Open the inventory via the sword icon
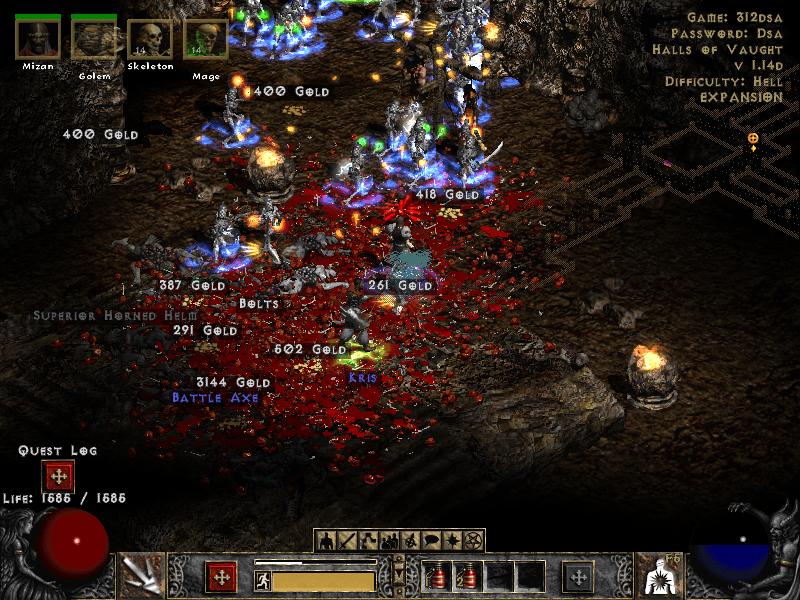 pyautogui.click(x=345, y=541)
